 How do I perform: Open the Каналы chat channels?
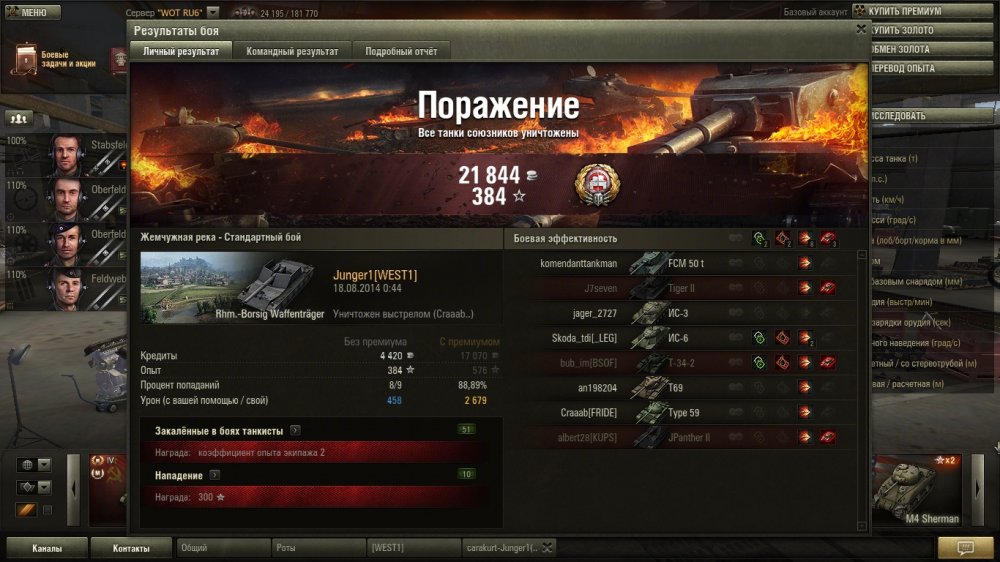[46, 548]
